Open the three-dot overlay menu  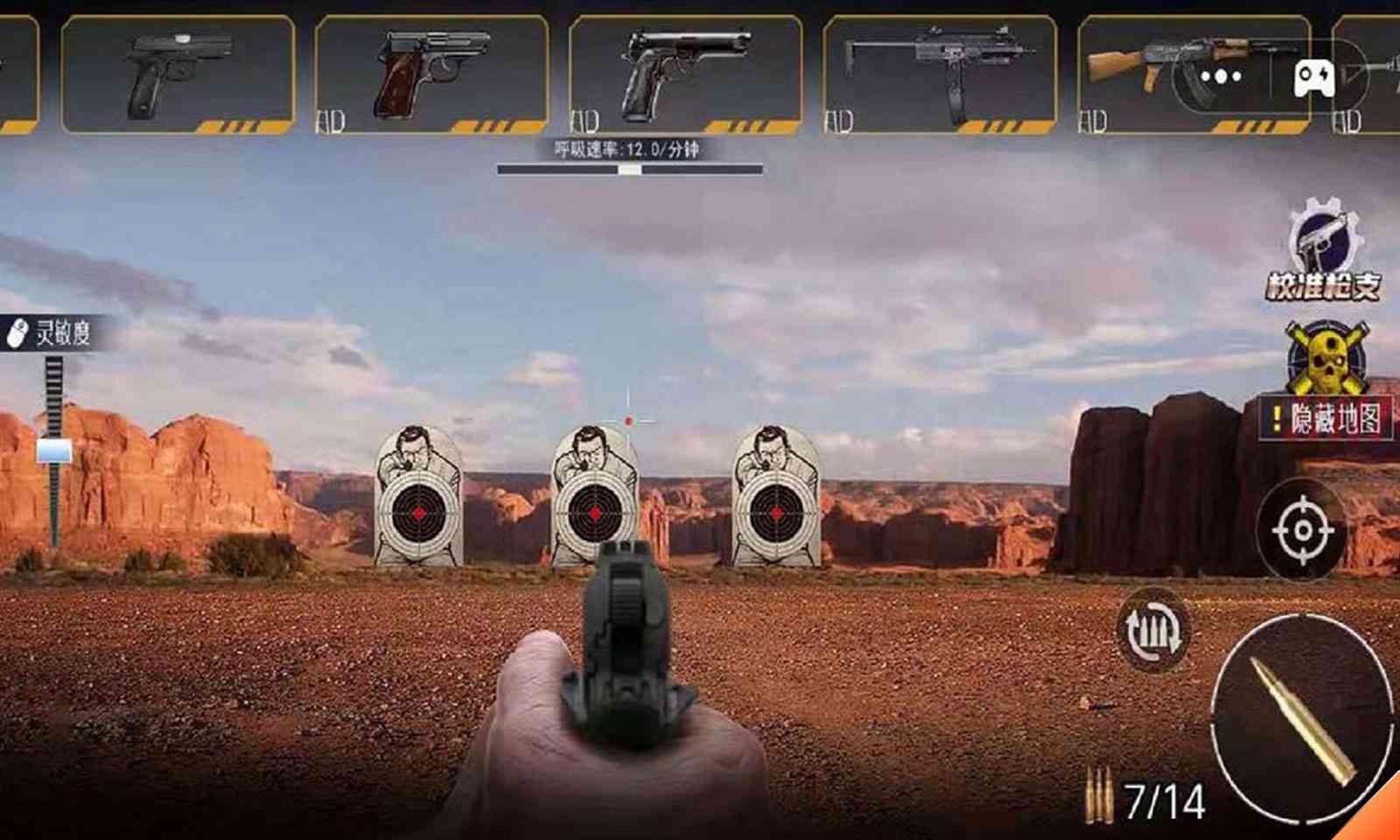(1221, 77)
